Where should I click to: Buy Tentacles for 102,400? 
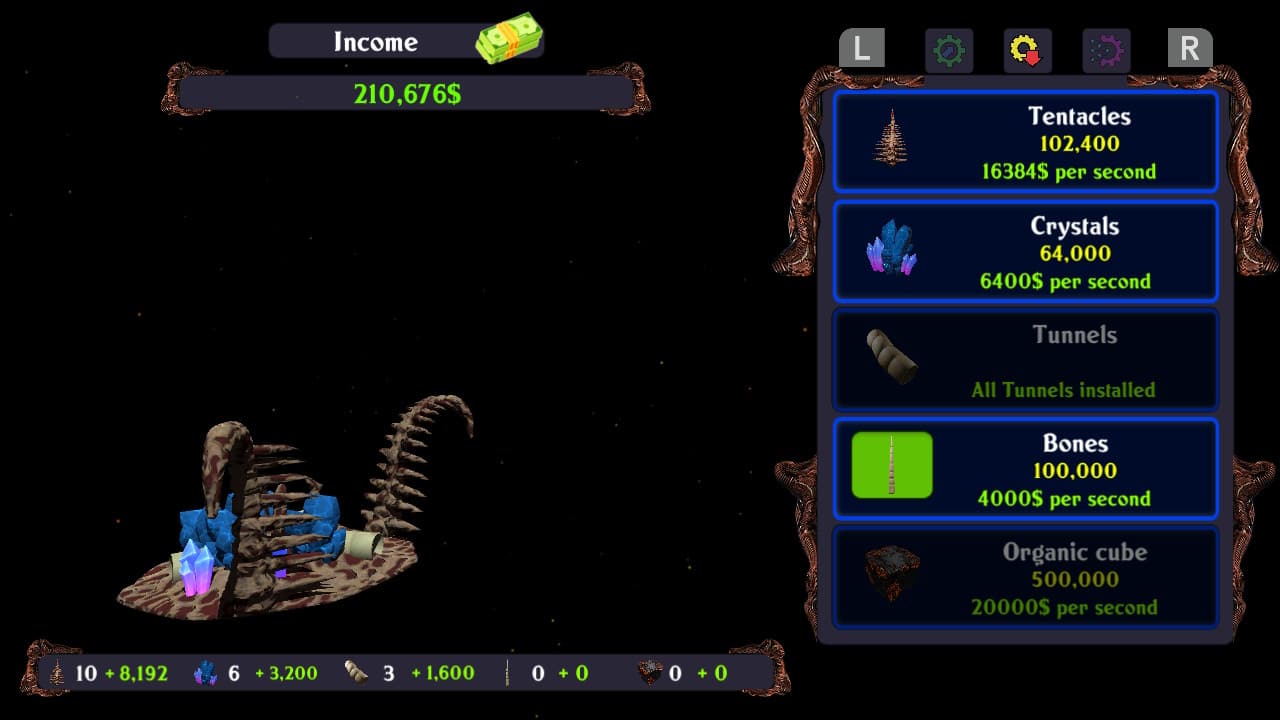tap(1025, 141)
